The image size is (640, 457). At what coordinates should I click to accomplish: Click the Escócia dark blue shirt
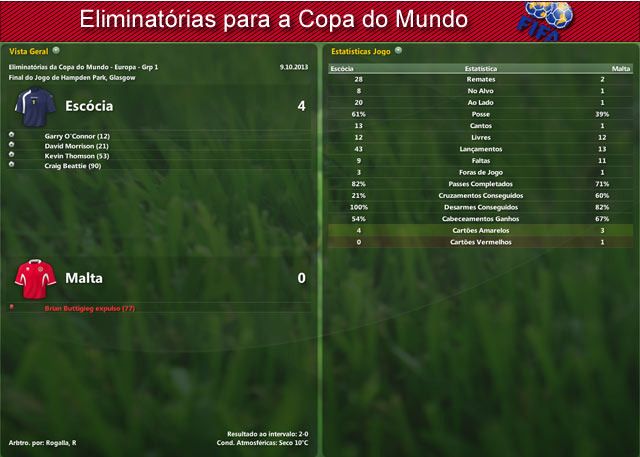coord(33,106)
